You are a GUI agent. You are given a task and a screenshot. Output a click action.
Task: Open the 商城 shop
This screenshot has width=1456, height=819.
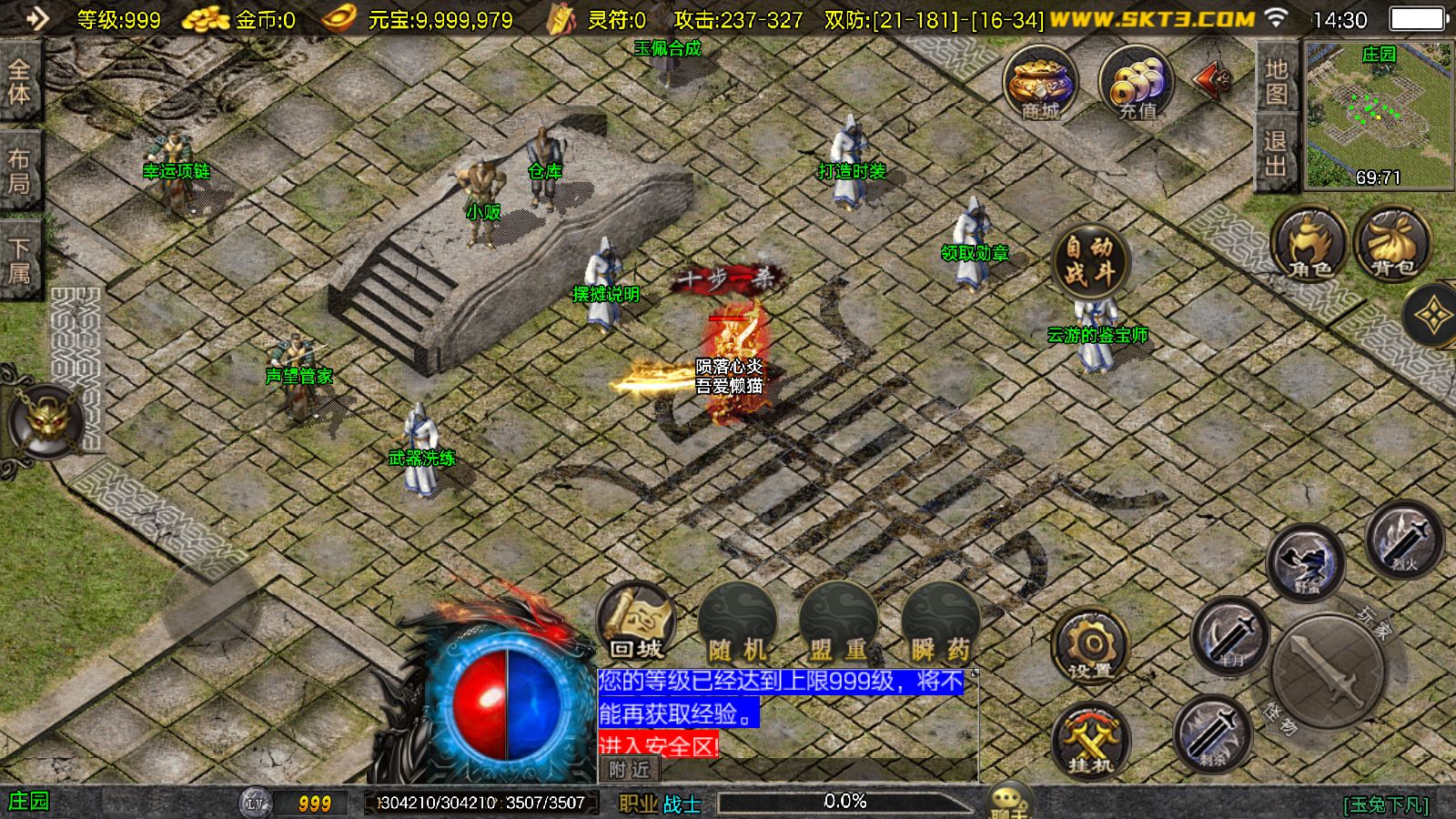[1040, 84]
